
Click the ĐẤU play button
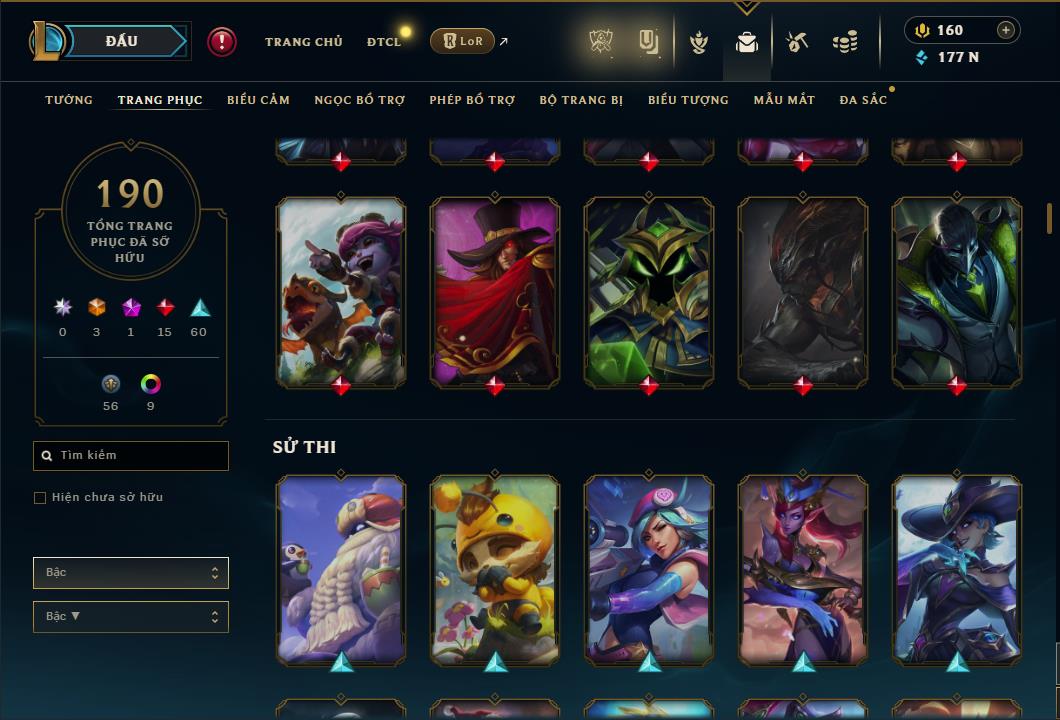(x=122, y=41)
